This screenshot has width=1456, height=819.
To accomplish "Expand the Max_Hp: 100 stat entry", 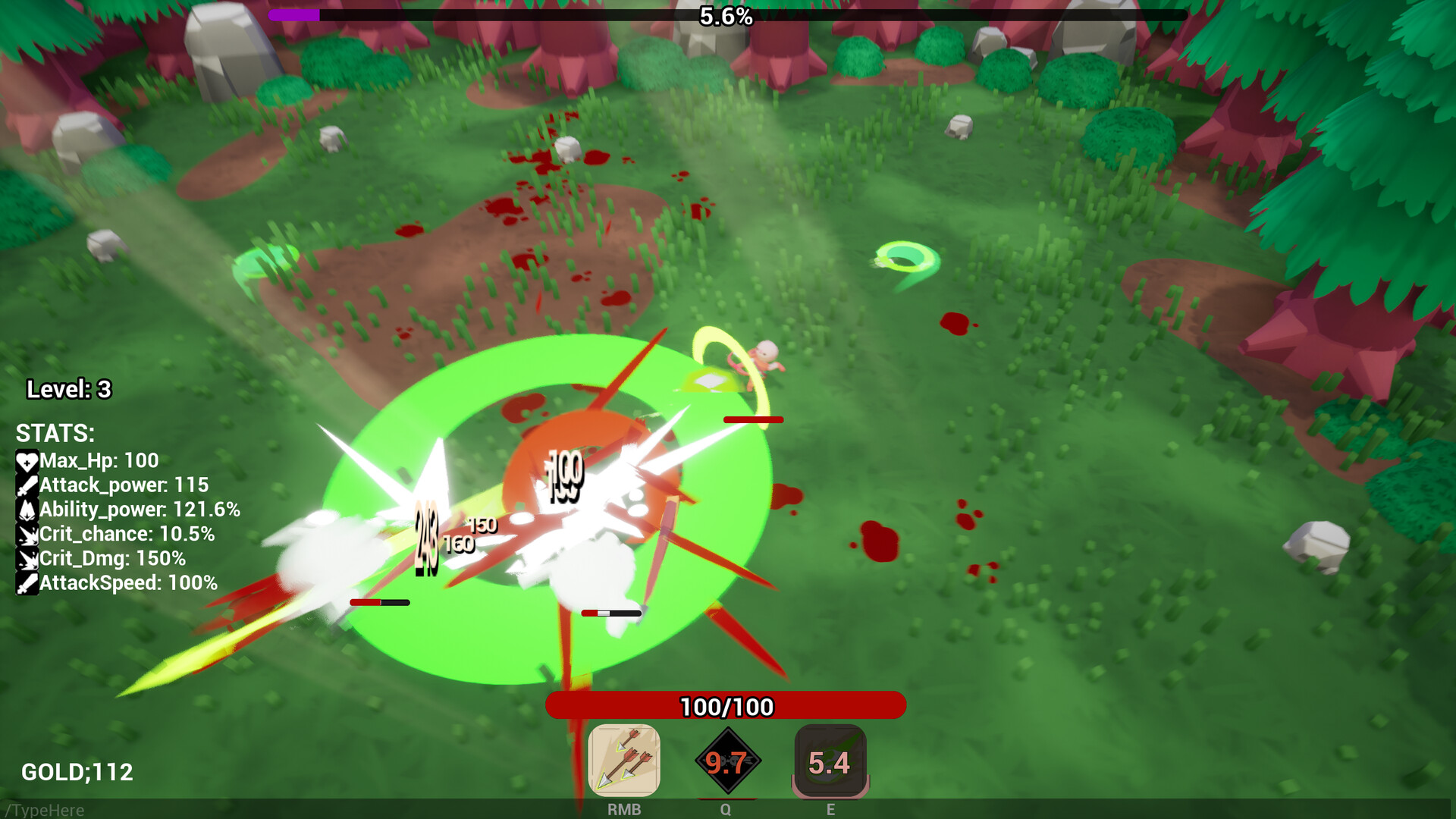I will 99,460.
